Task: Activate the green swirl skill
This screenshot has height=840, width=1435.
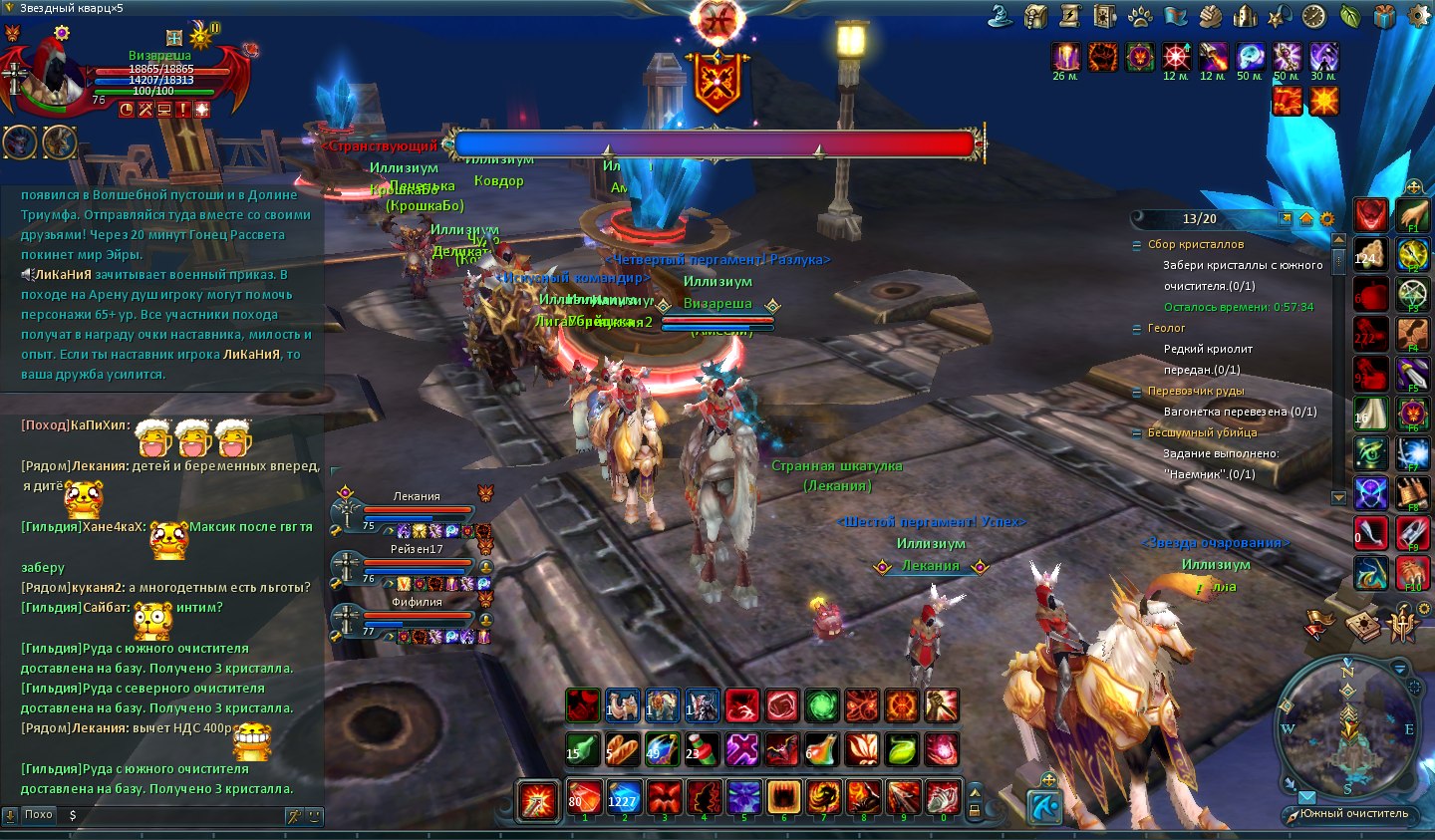Action: [822, 705]
